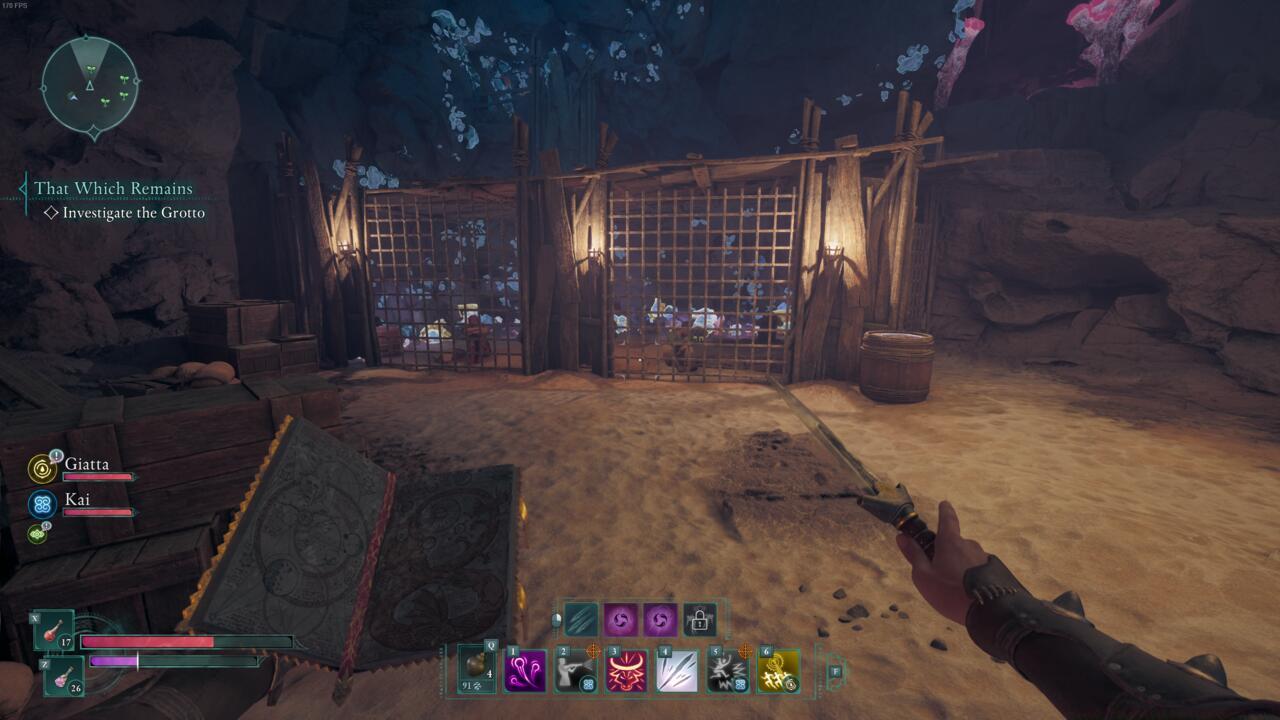
Task: Activate the lightning ability in slot 5
Action: [x=727, y=670]
